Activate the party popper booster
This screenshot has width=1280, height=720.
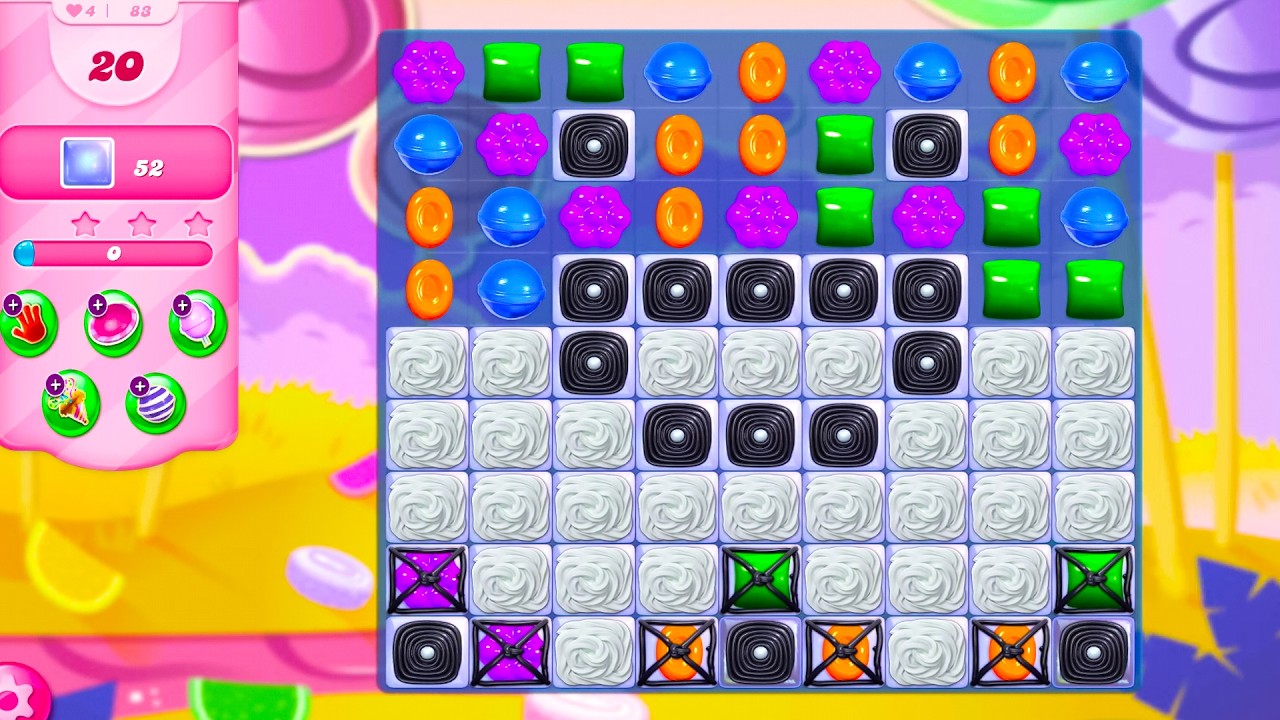tap(71, 403)
